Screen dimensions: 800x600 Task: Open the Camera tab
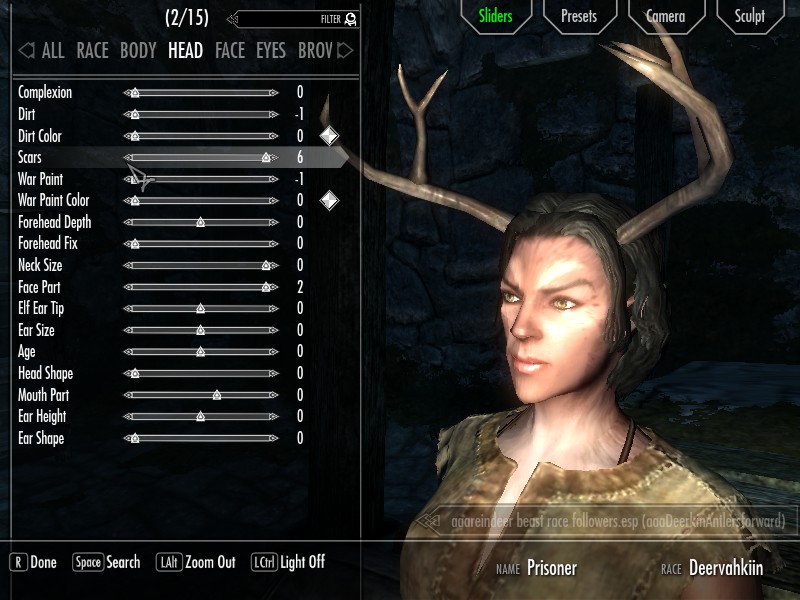point(665,16)
